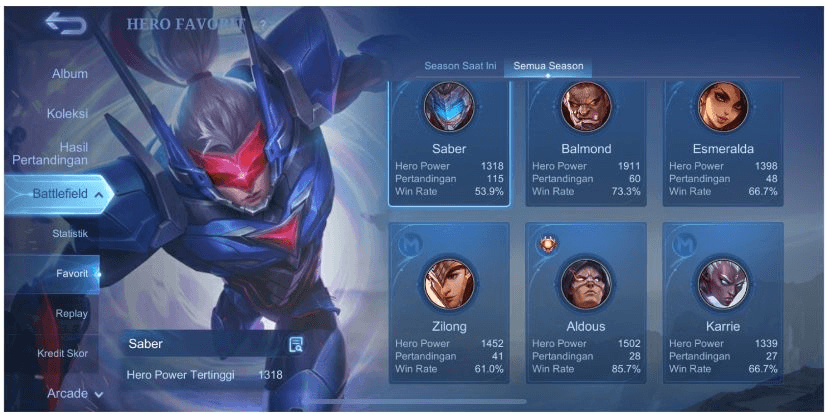This screenshot has height=414, width=828.
Task: Expand the Arcade menu section
Action: pos(75,393)
